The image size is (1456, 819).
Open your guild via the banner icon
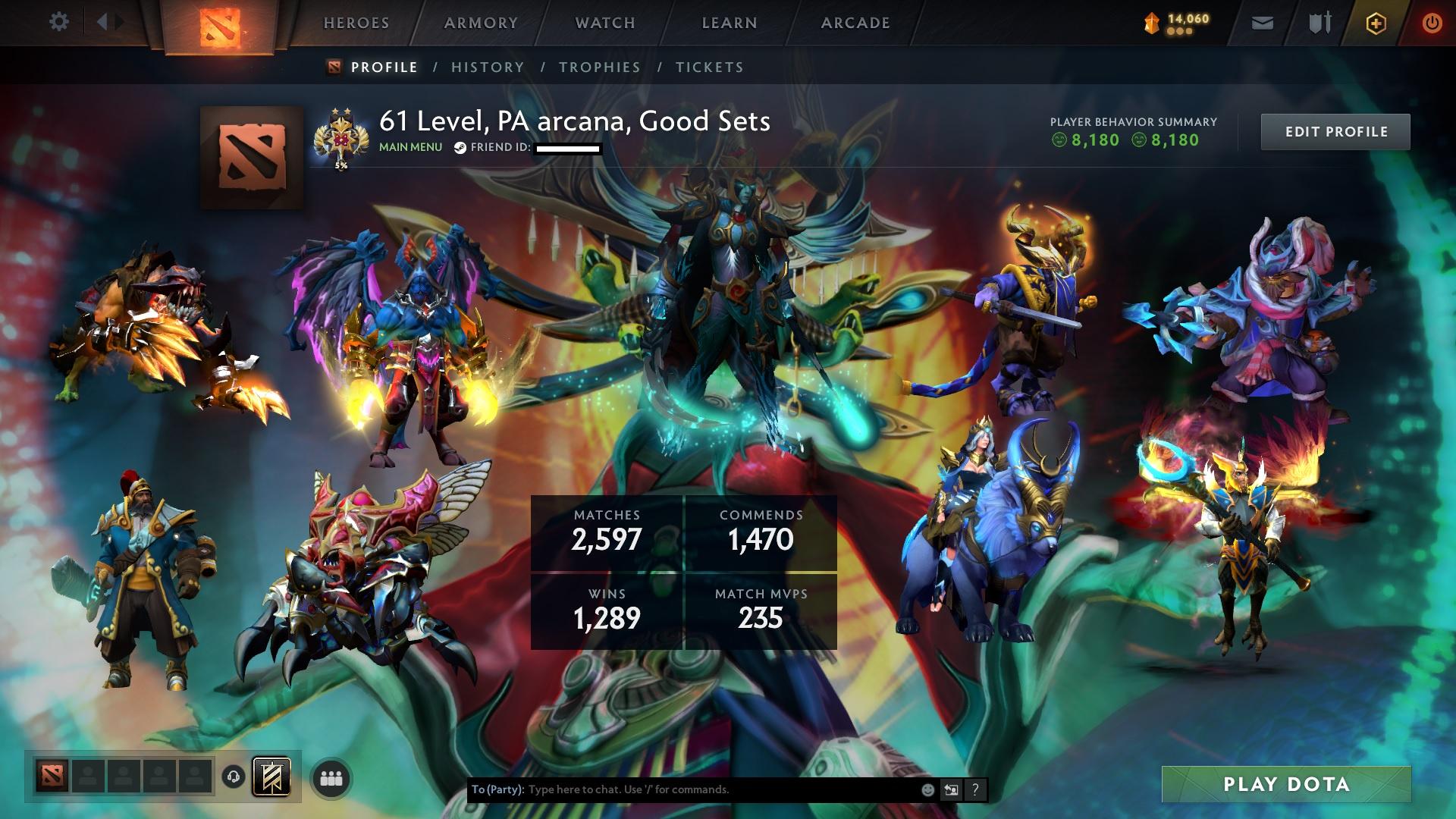coord(271,777)
